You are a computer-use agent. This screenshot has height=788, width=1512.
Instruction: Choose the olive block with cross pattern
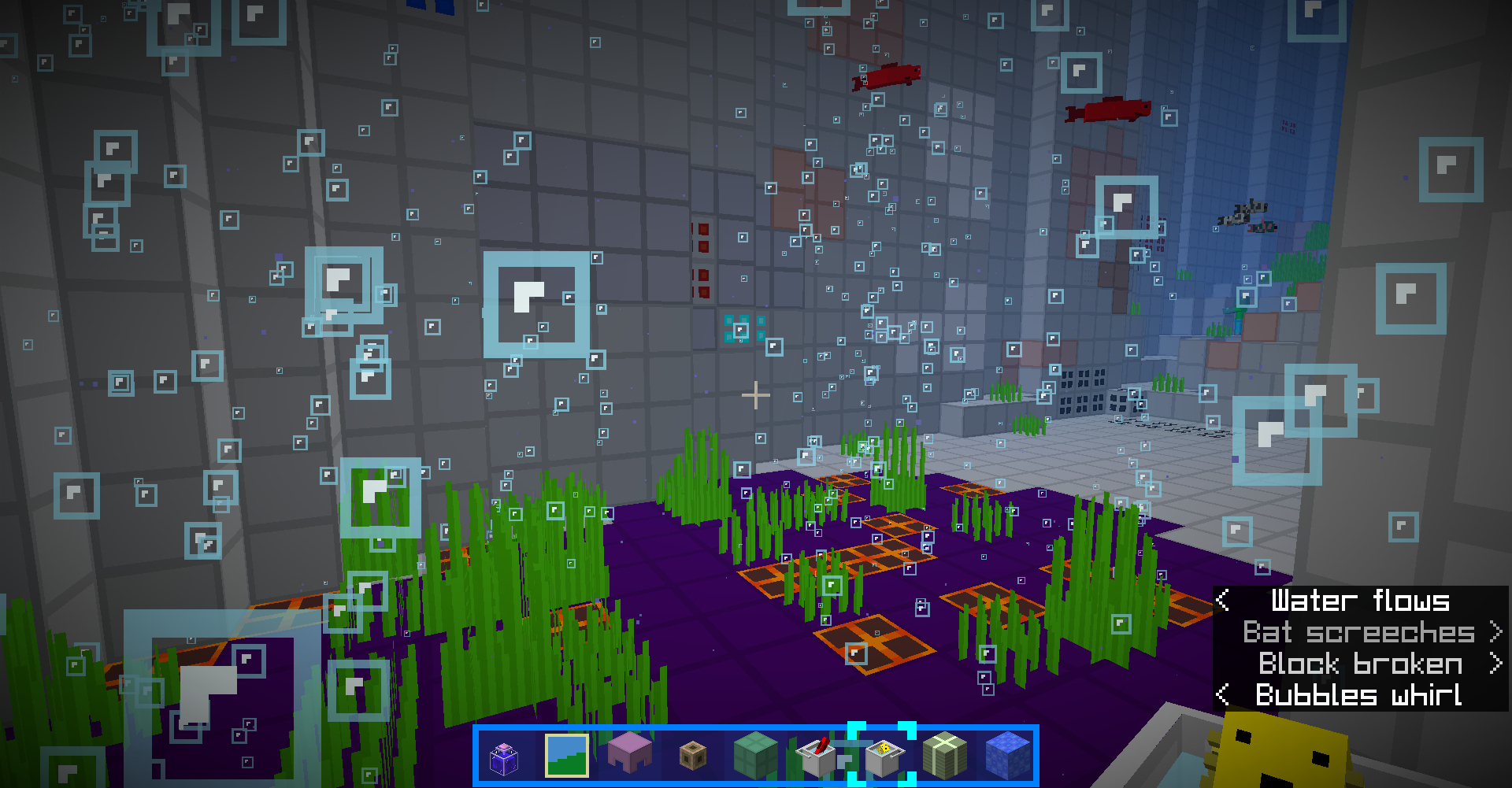(945, 756)
